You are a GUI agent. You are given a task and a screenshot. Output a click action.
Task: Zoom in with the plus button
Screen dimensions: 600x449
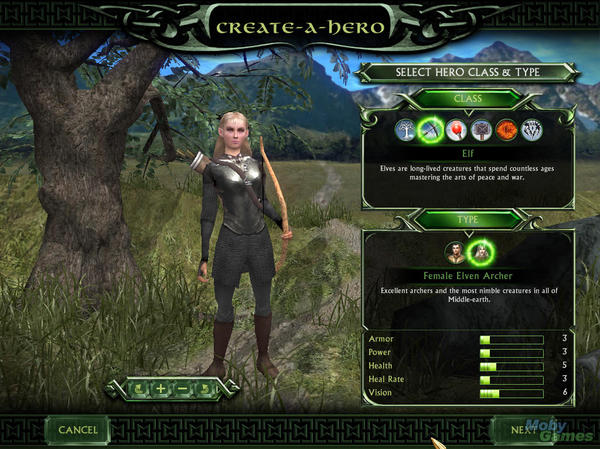(x=160, y=388)
